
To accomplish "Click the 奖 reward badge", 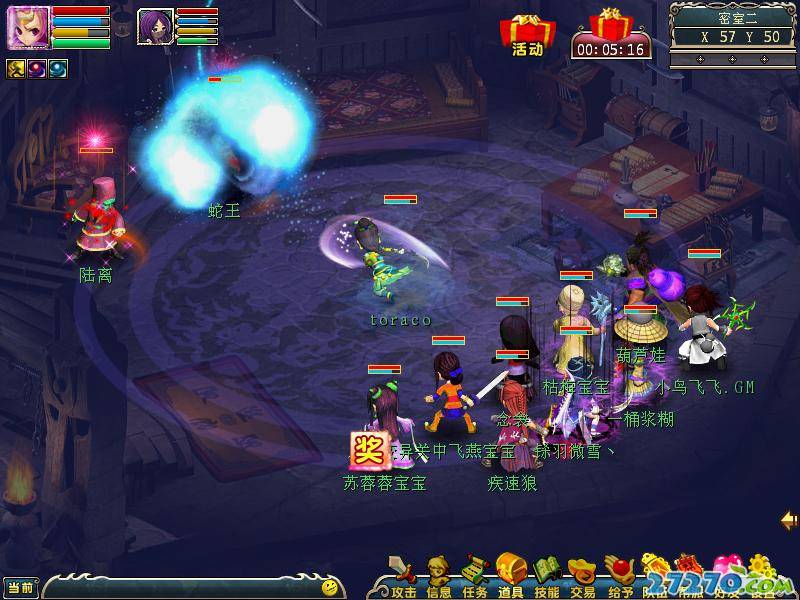I will (366, 450).
